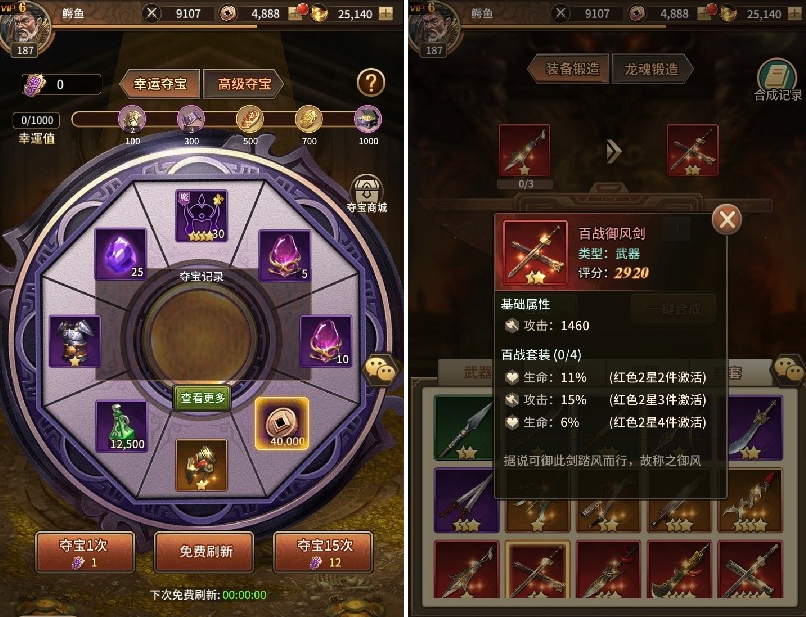This screenshot has height=617, width=806.
Task: Close the 百战御风剑 item tooltip
Action: click(728, 219)
